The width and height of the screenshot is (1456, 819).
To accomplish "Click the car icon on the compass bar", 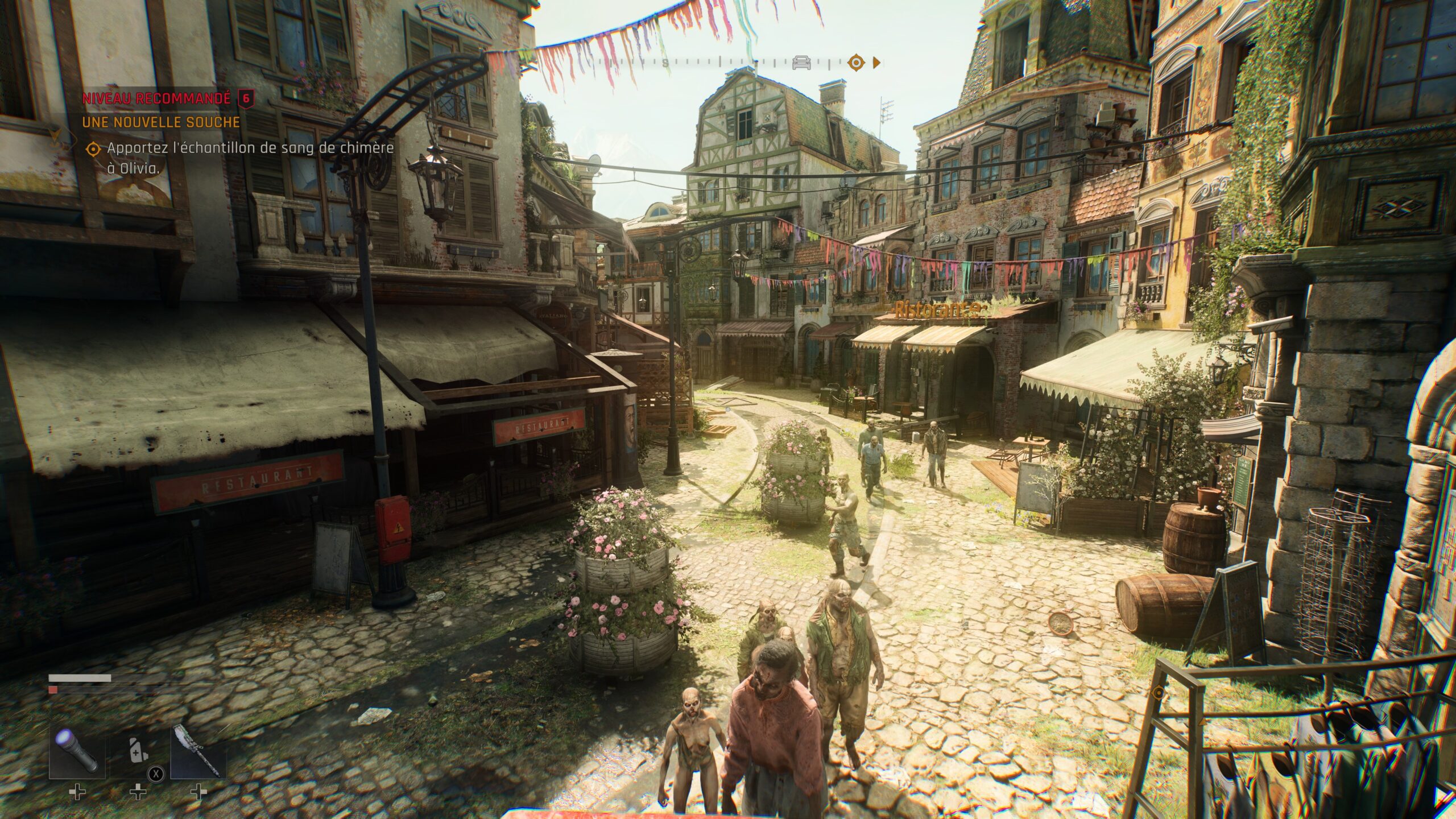I will [802, 61].
